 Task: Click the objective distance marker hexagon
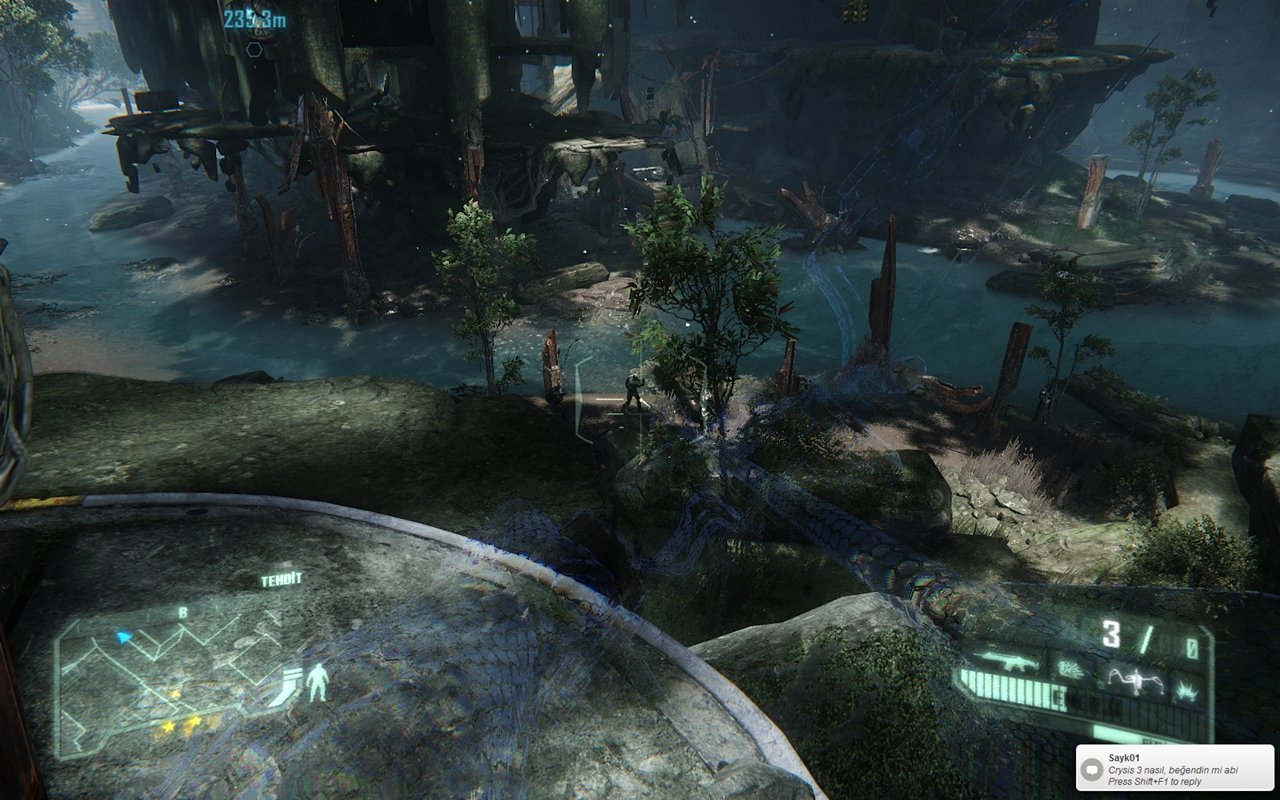point(254,48)
